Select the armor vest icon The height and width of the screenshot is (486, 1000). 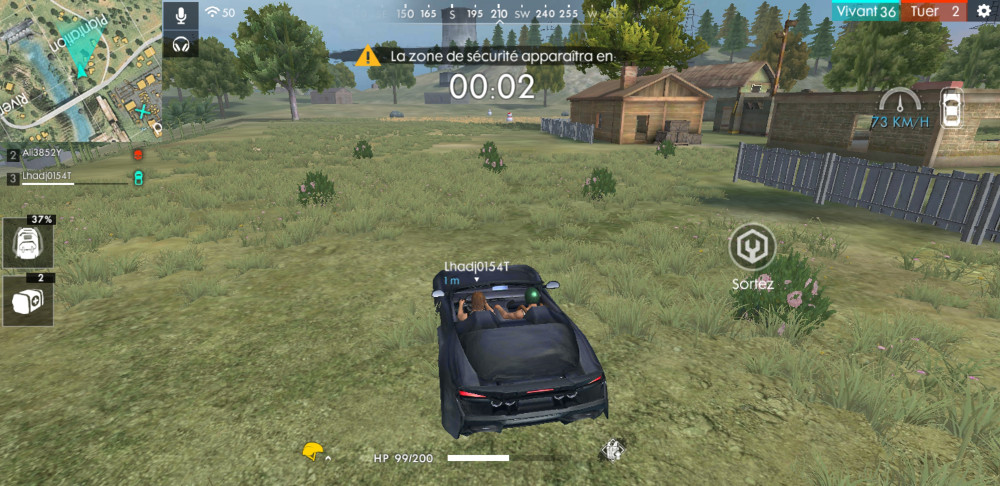[611, 452]
